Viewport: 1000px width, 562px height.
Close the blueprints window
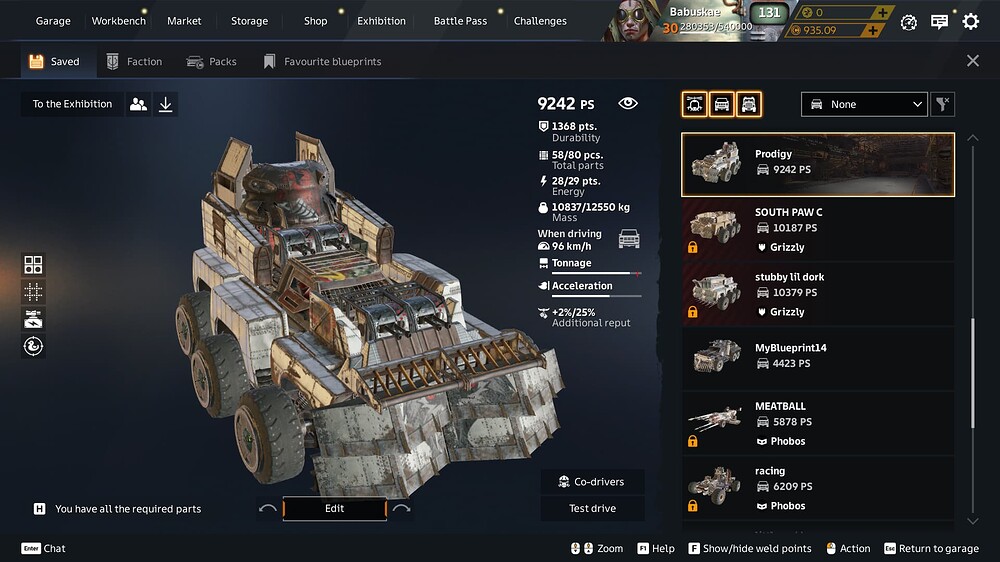click(x=973, y=61)
